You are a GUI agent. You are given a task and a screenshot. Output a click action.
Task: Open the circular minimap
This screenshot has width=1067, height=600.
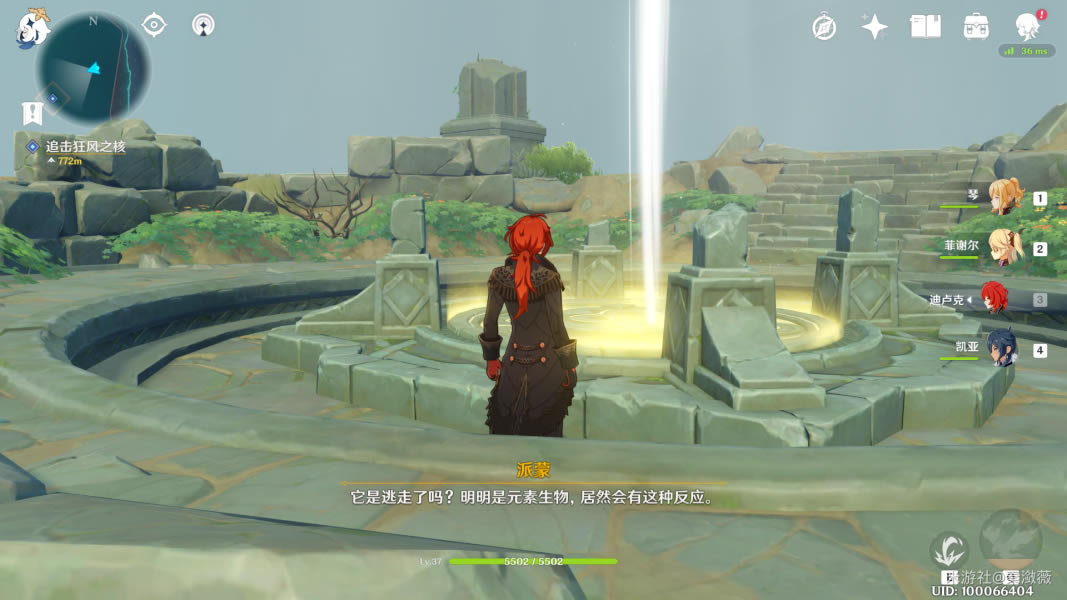click(93, 68)
